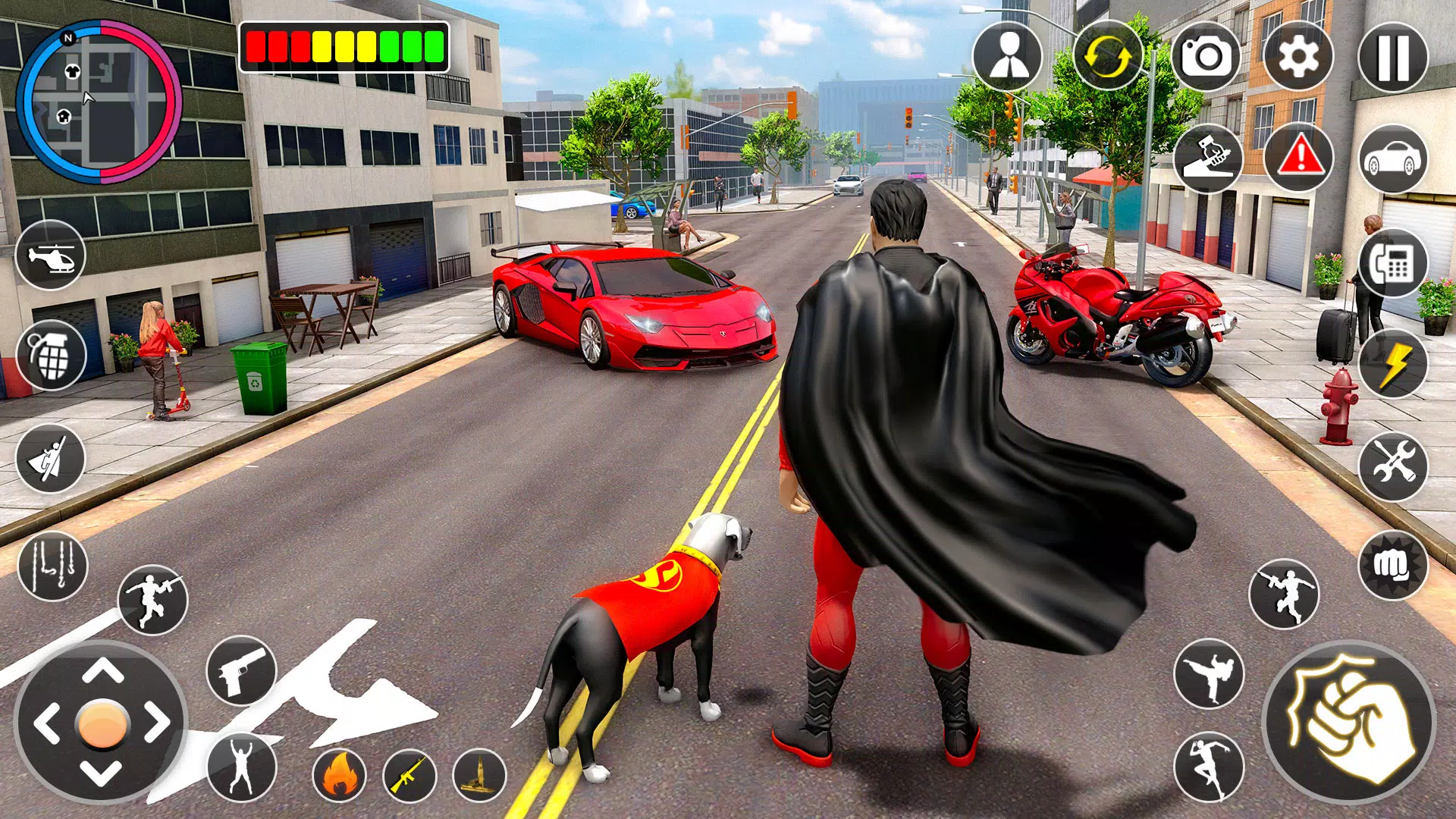Click the yellow refresh arrows icon
The height and width of the screenshot is (819, 1456).
click(x=1107, y=57)
